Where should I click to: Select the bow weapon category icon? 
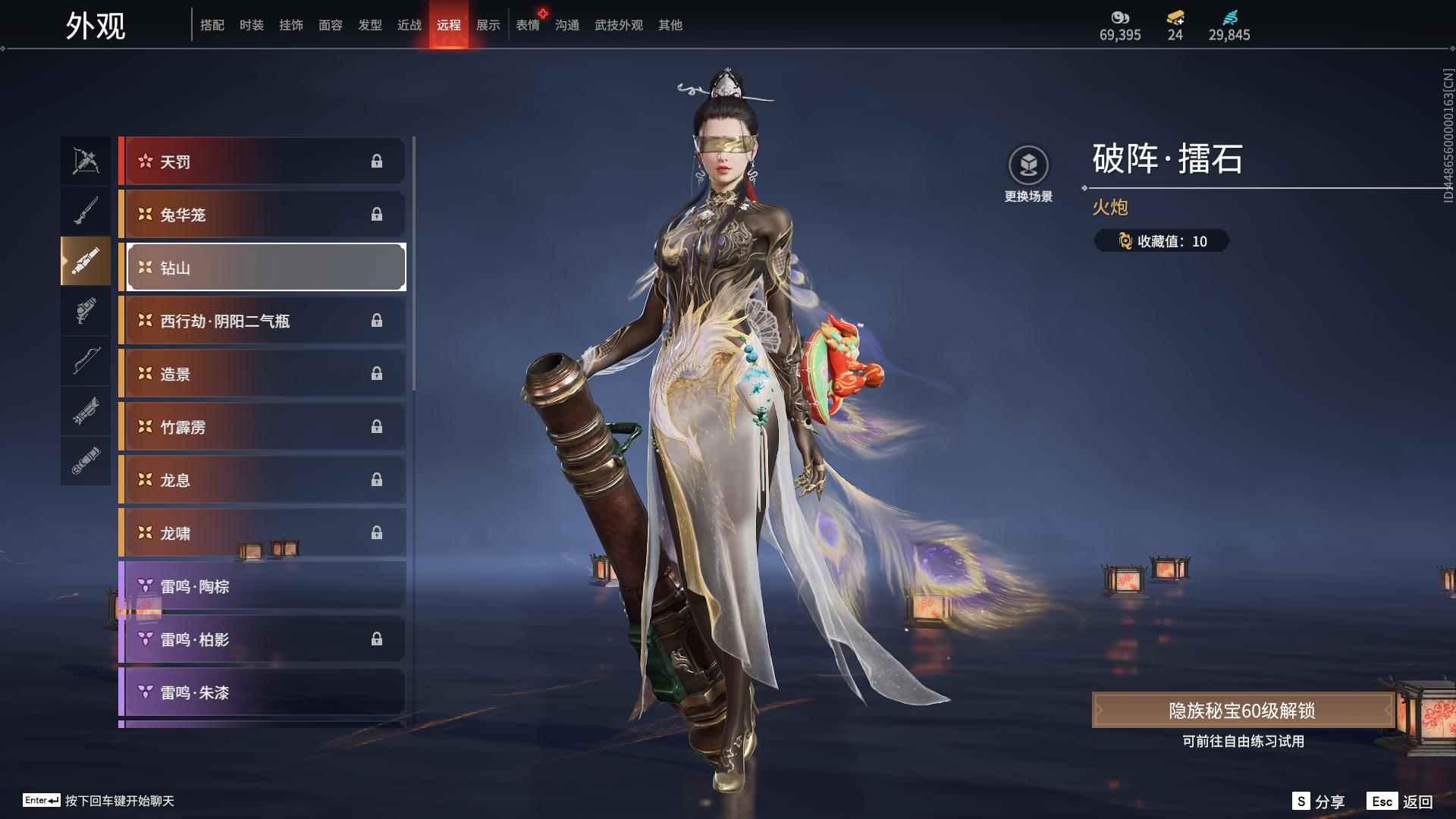click(x=86, y=362)
